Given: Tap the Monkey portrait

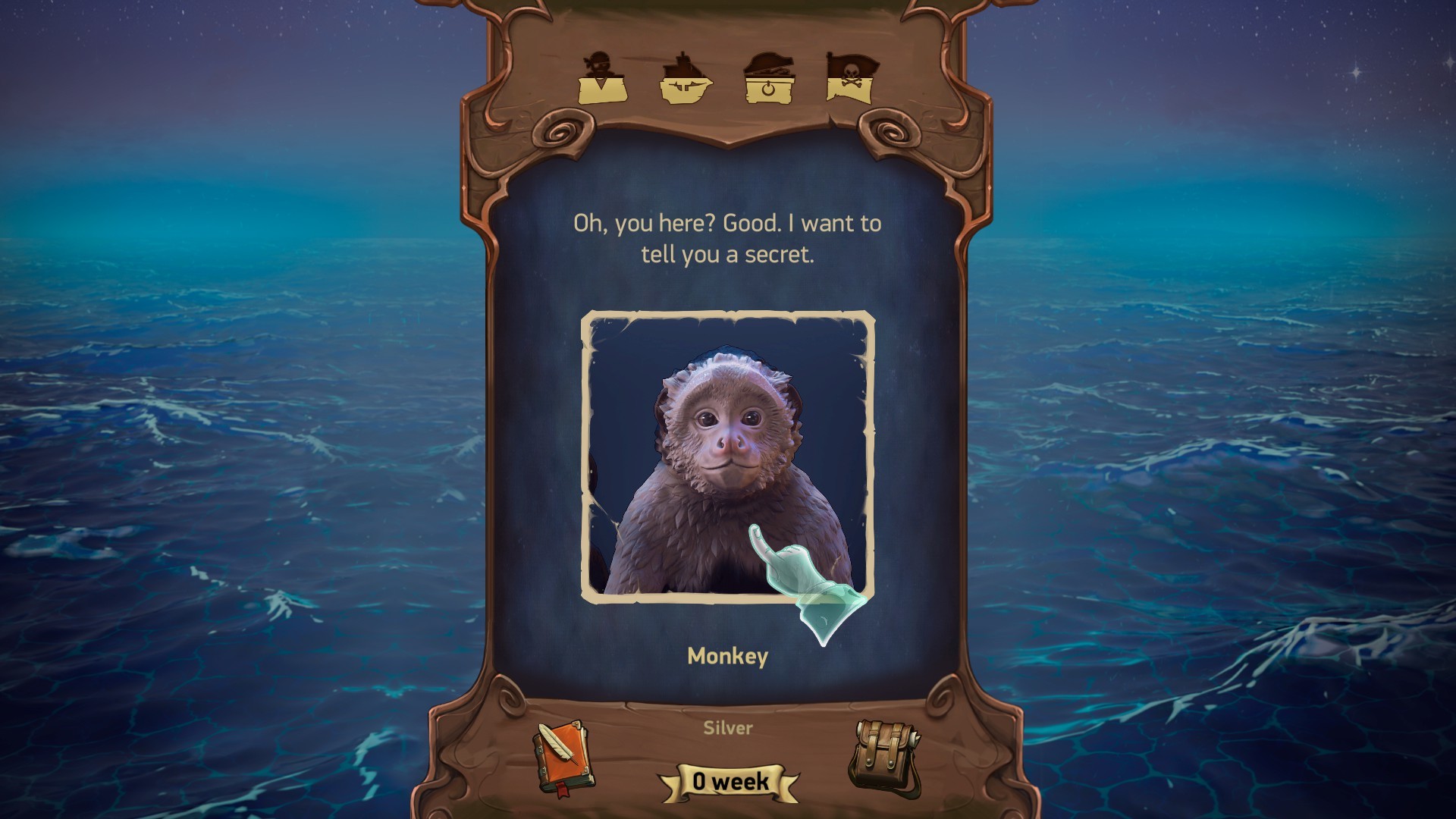Looking at the screenshot, I should 726,455.
